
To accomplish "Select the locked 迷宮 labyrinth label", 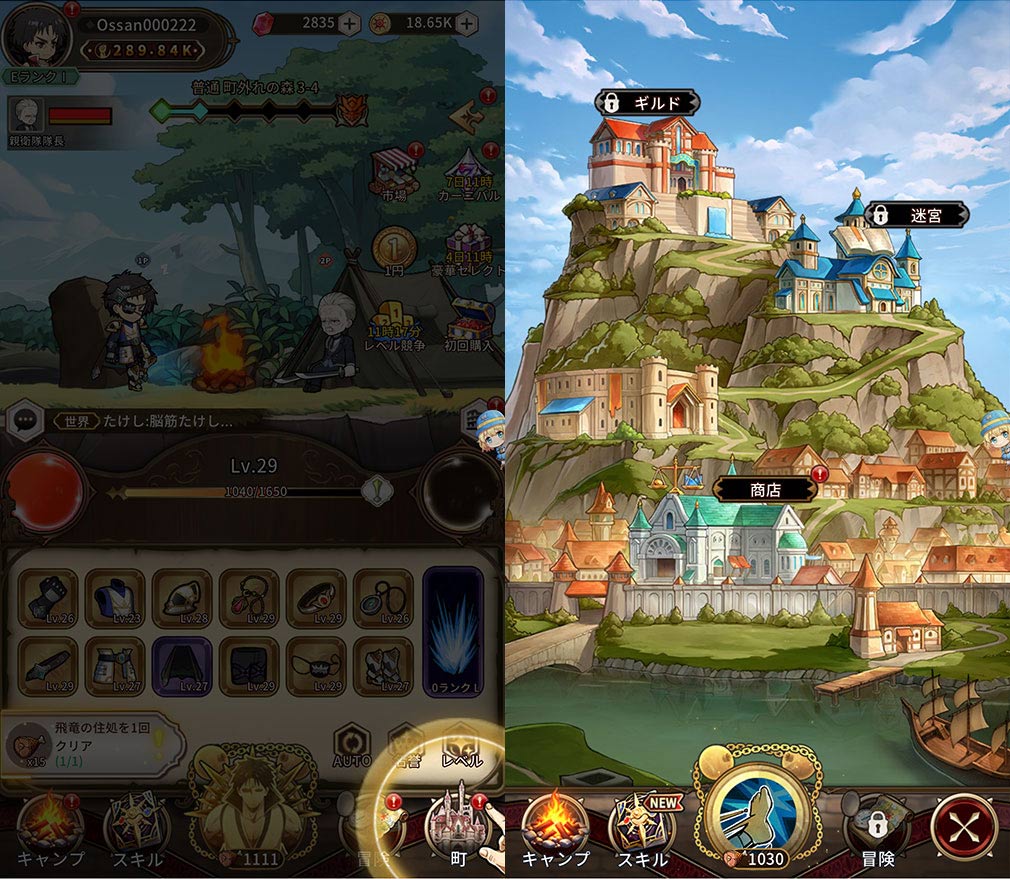I will pyautogui.click(x=917, y=214).
